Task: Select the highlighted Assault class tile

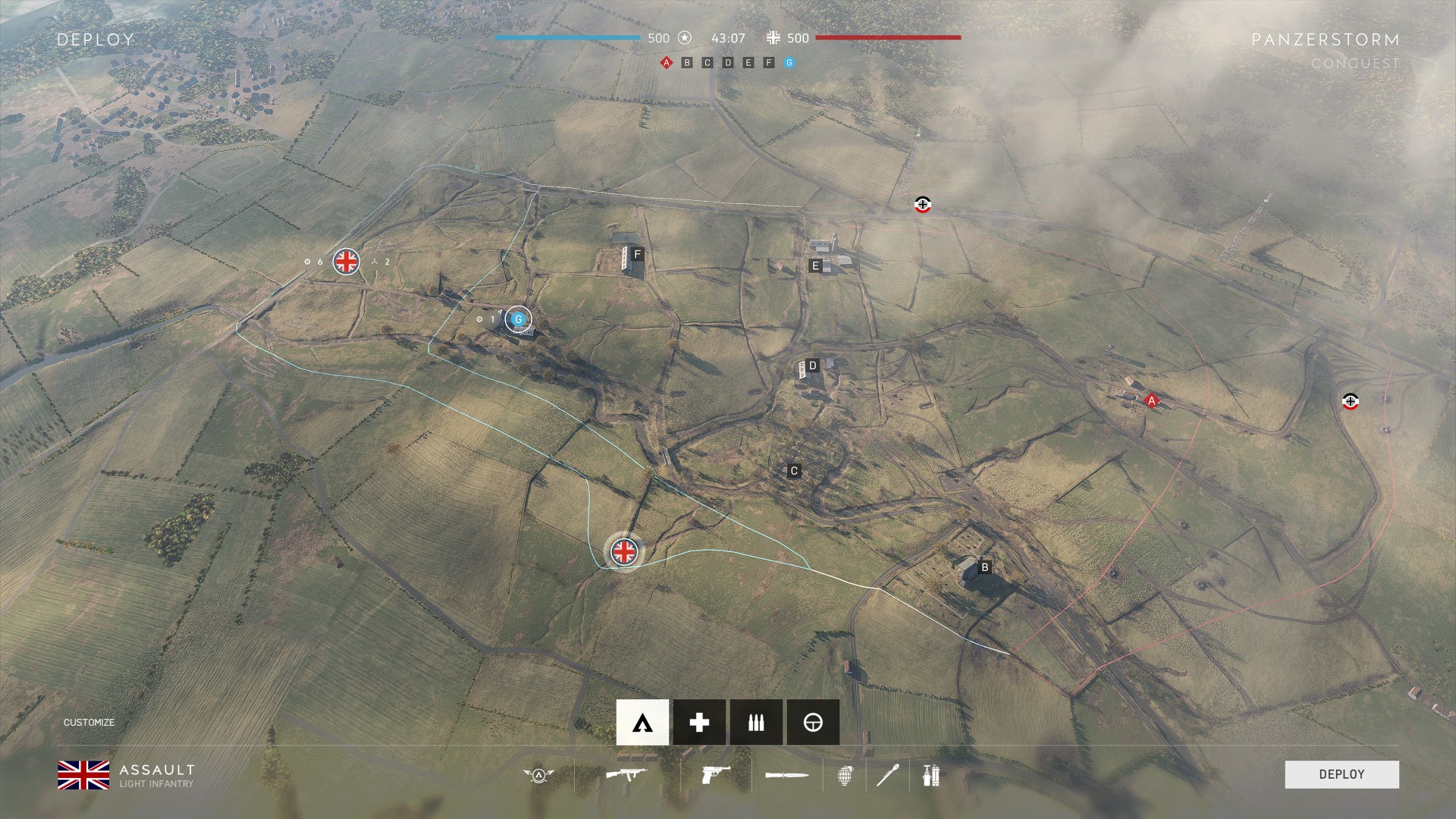Action: click(x=642, y=722)
